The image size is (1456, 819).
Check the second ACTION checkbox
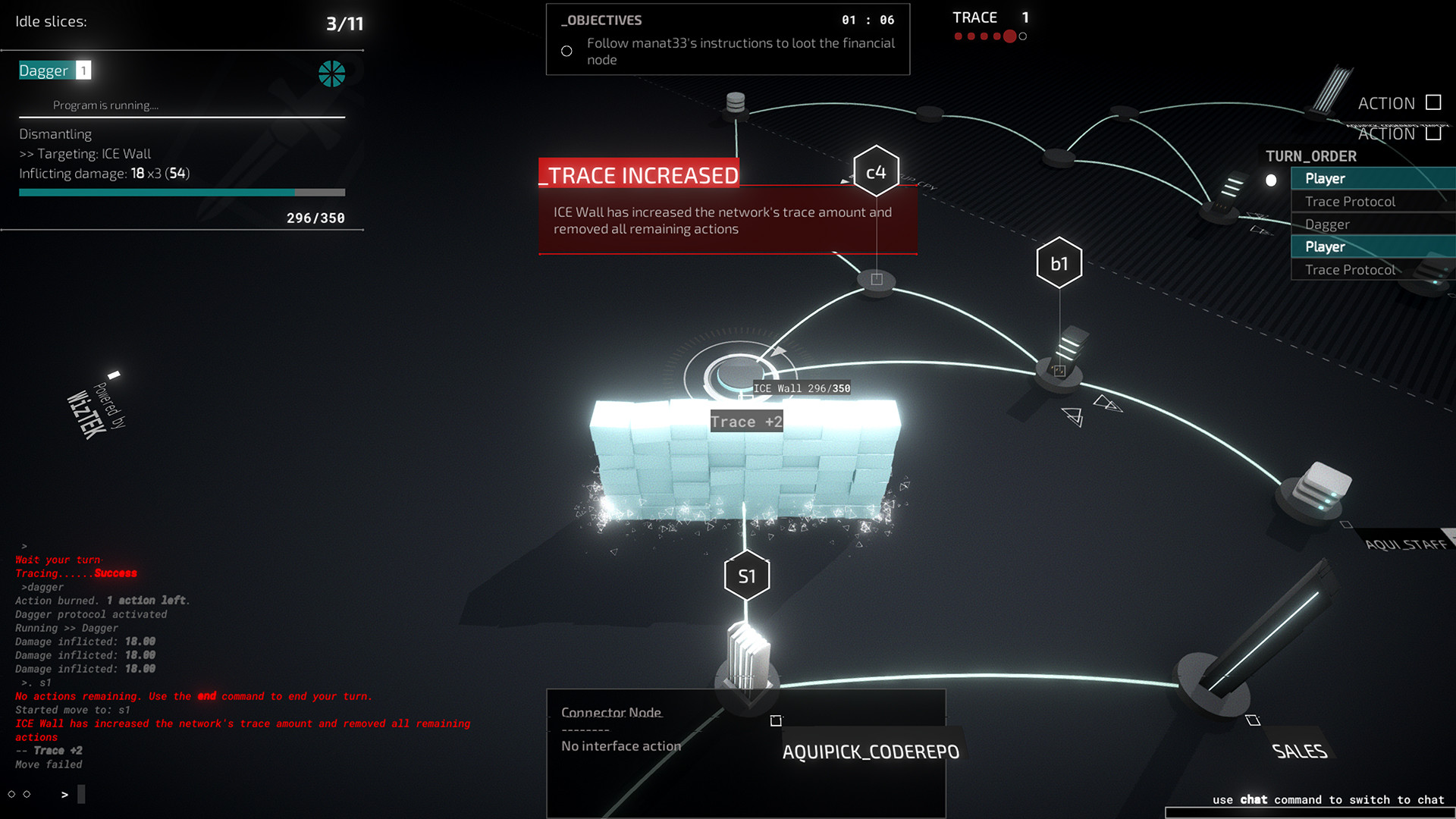click(1433, 133)
